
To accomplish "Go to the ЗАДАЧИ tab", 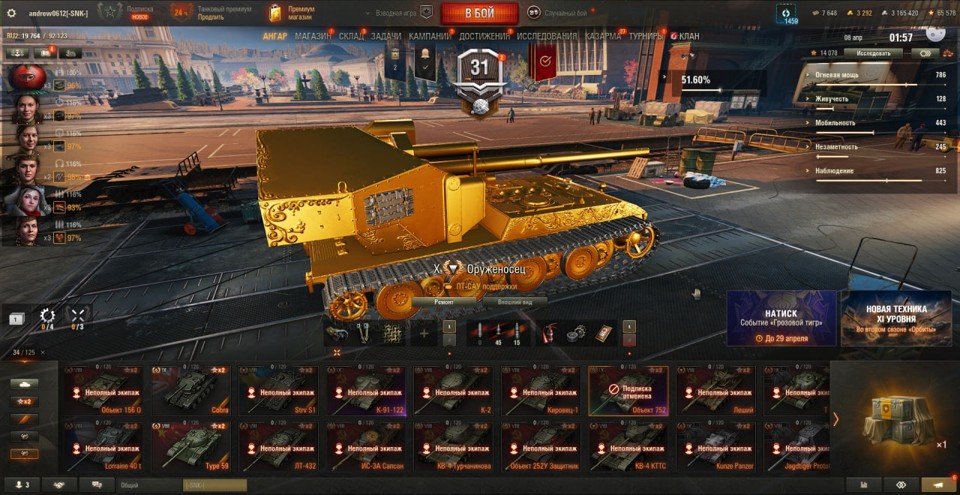I will click(386, 36).
